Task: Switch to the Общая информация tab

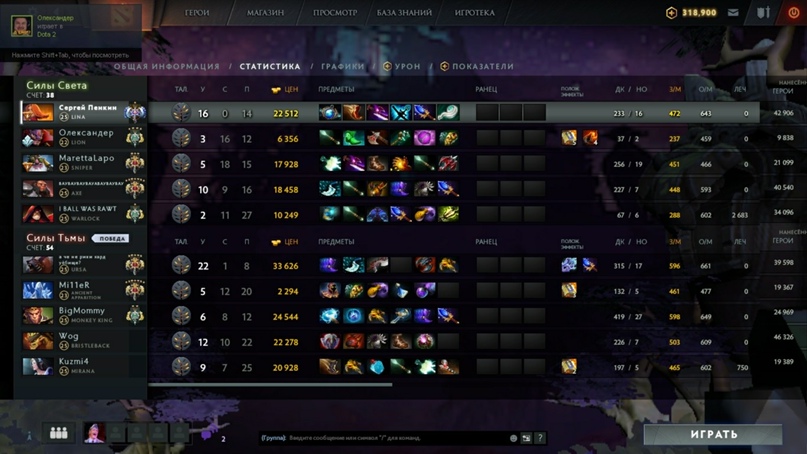Action: tap(166, 67)
